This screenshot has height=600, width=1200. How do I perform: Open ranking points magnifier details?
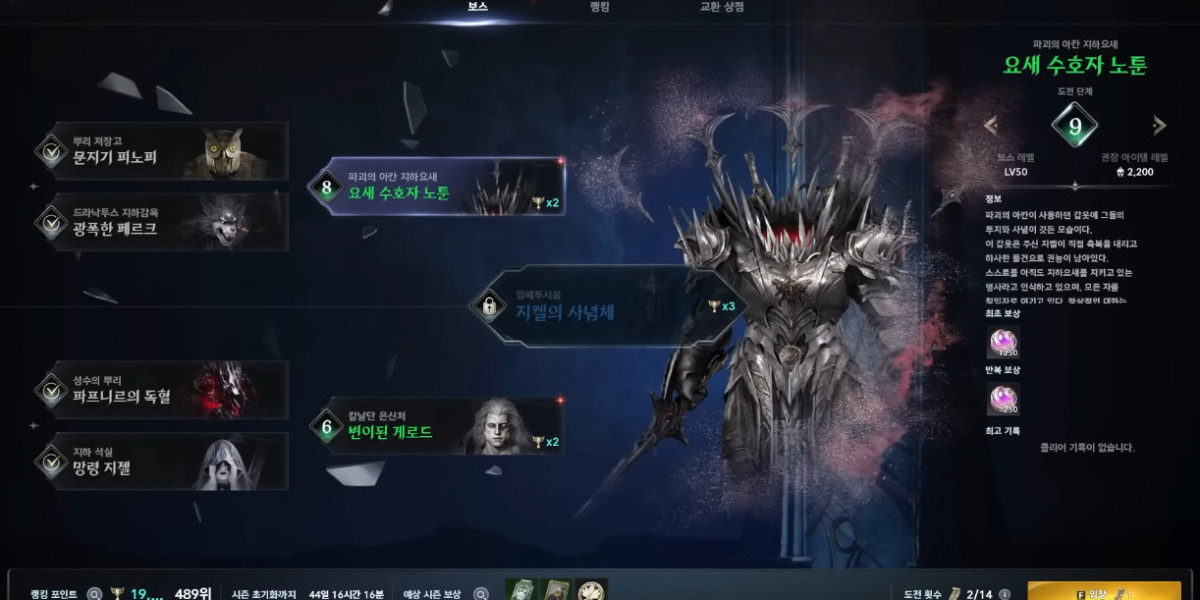94,593
